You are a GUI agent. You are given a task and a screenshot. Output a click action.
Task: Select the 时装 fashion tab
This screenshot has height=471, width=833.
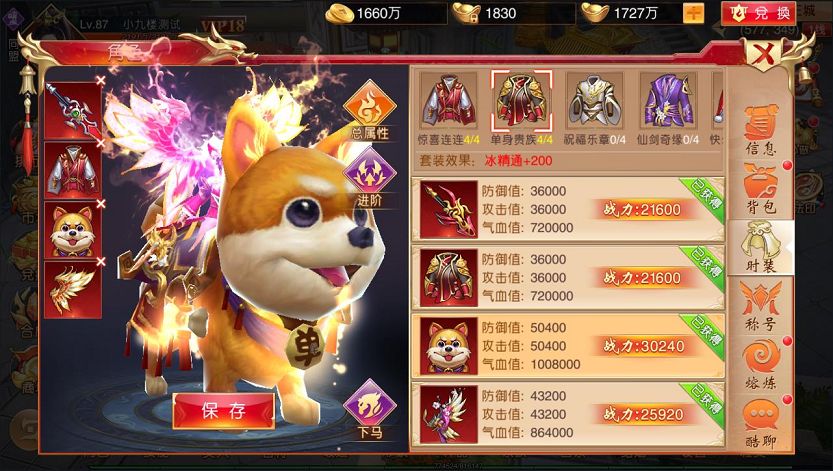point(764,246)
